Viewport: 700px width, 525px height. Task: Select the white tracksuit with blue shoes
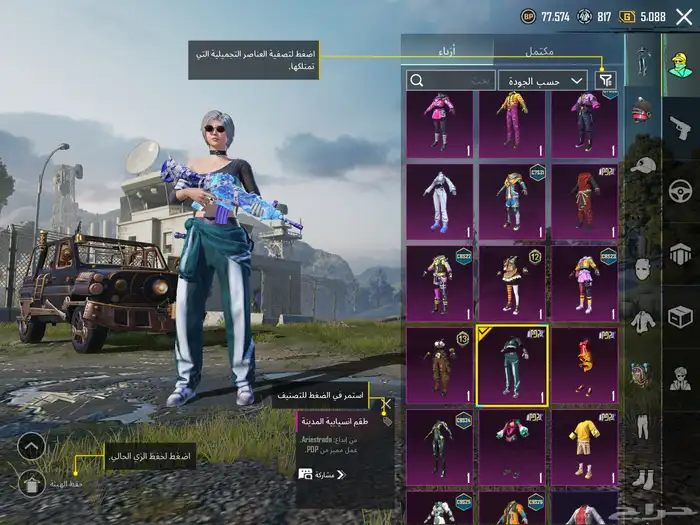click(x=439, y=202)
